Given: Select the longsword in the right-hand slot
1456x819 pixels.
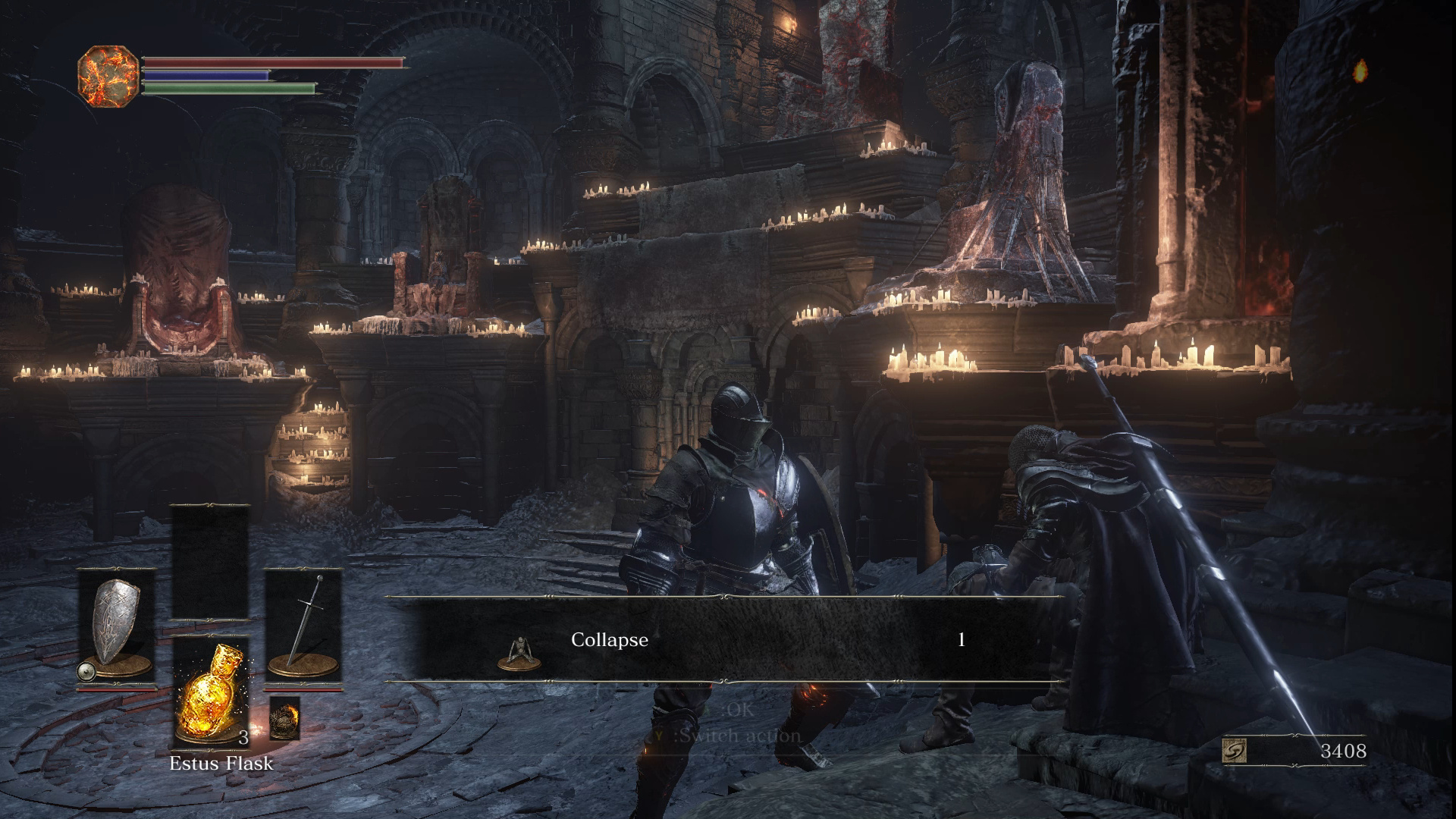Looking at the screenshot, I should click(x=303, y=628).
